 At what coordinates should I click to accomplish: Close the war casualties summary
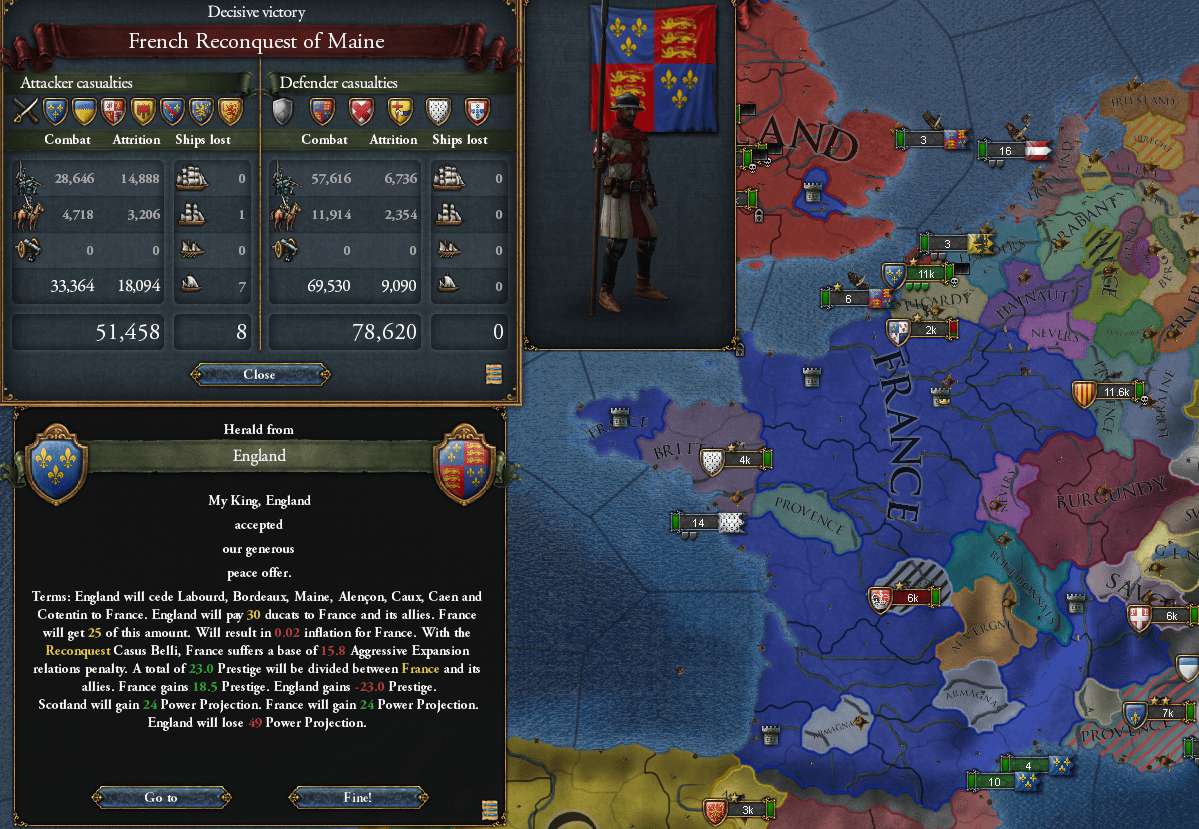(x=259, y=375)
